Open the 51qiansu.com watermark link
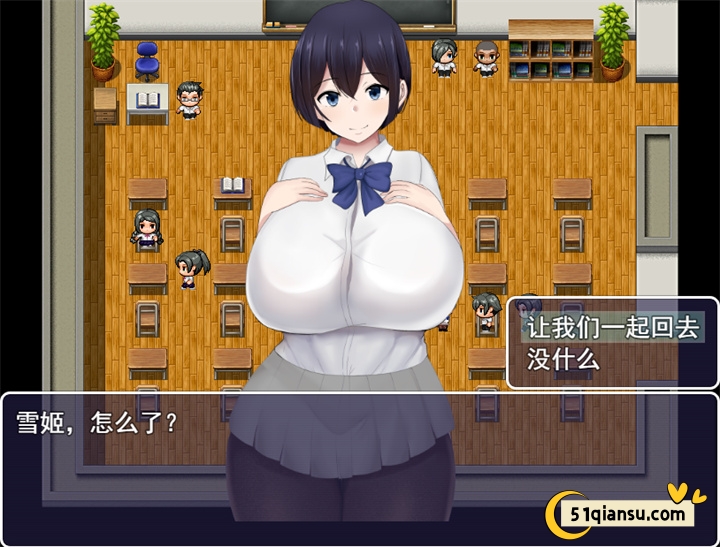Screen dimensions: 720x547 point(628,514)
